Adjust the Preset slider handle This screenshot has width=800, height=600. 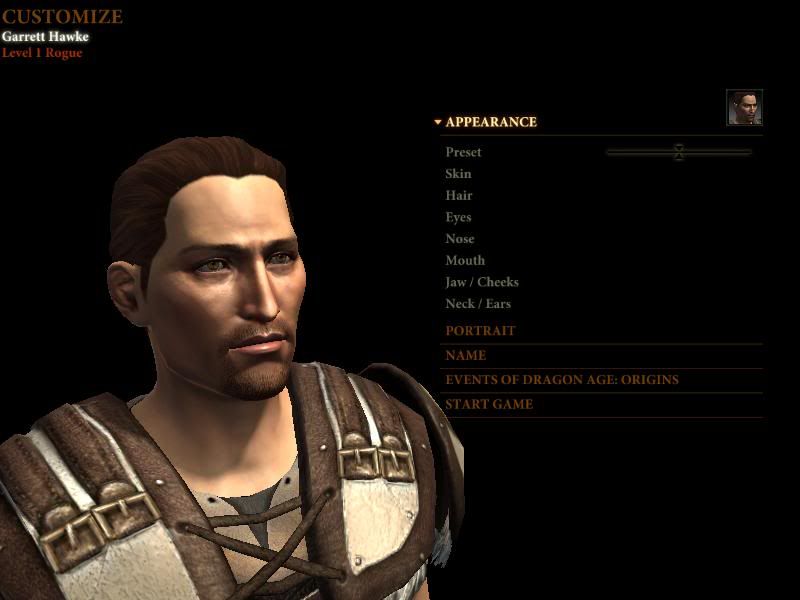tap(679, 152)
